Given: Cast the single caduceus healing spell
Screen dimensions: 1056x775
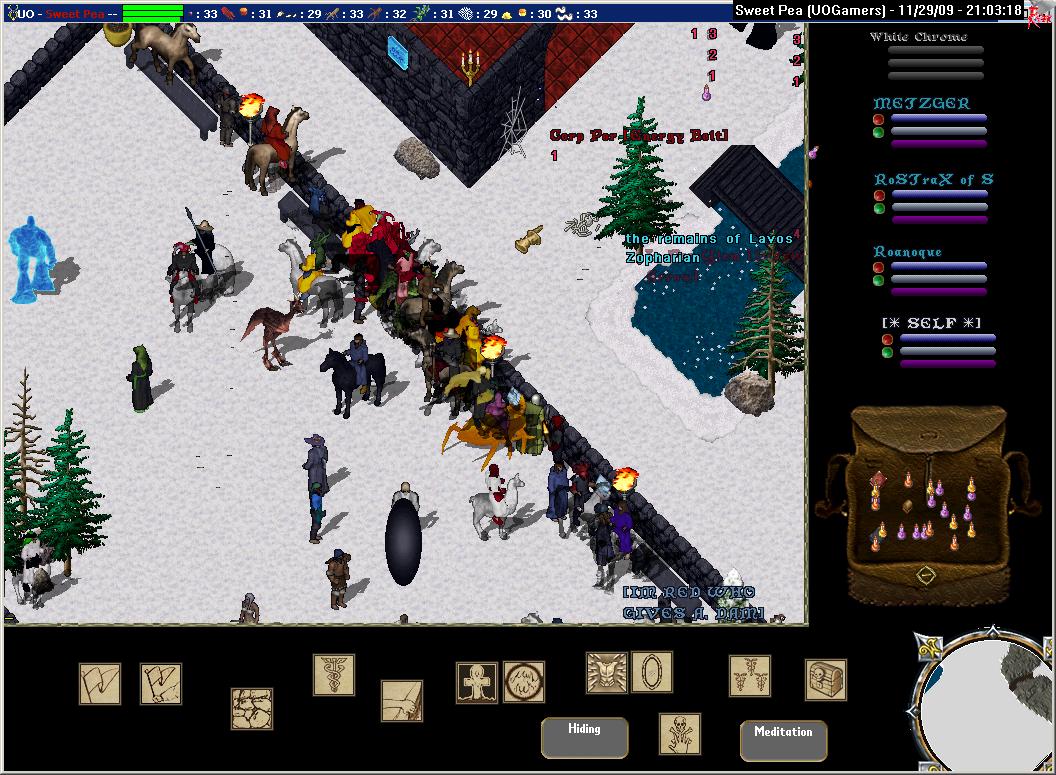Looking at the screenshot, I should [x=333, y=674].
